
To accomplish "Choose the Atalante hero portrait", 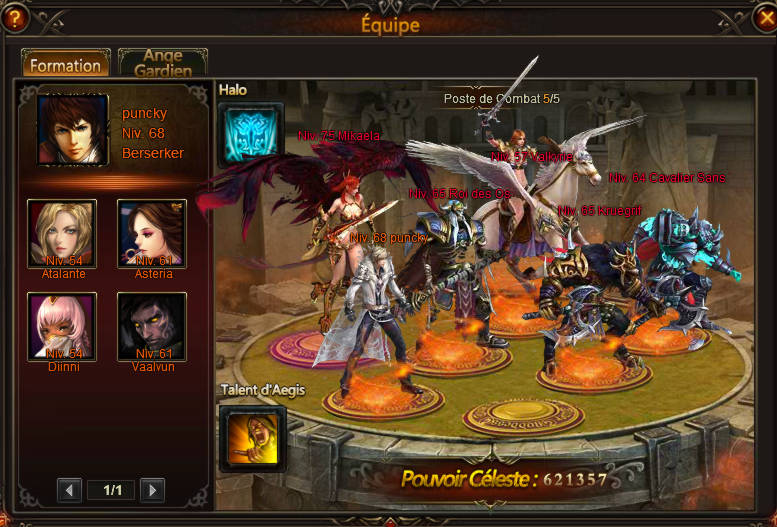I will pos(62,234).
